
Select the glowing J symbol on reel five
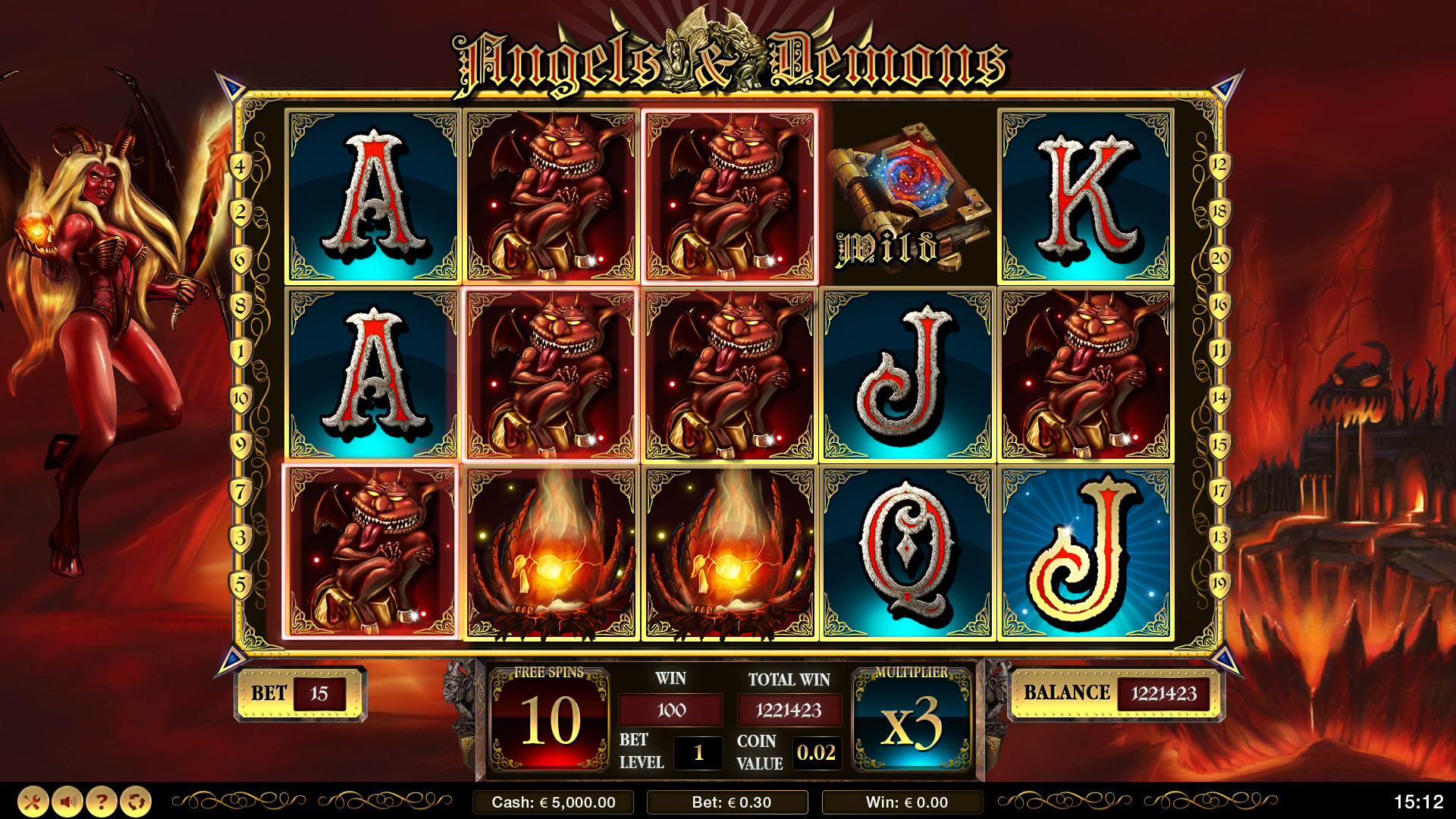pos(1083,550)
